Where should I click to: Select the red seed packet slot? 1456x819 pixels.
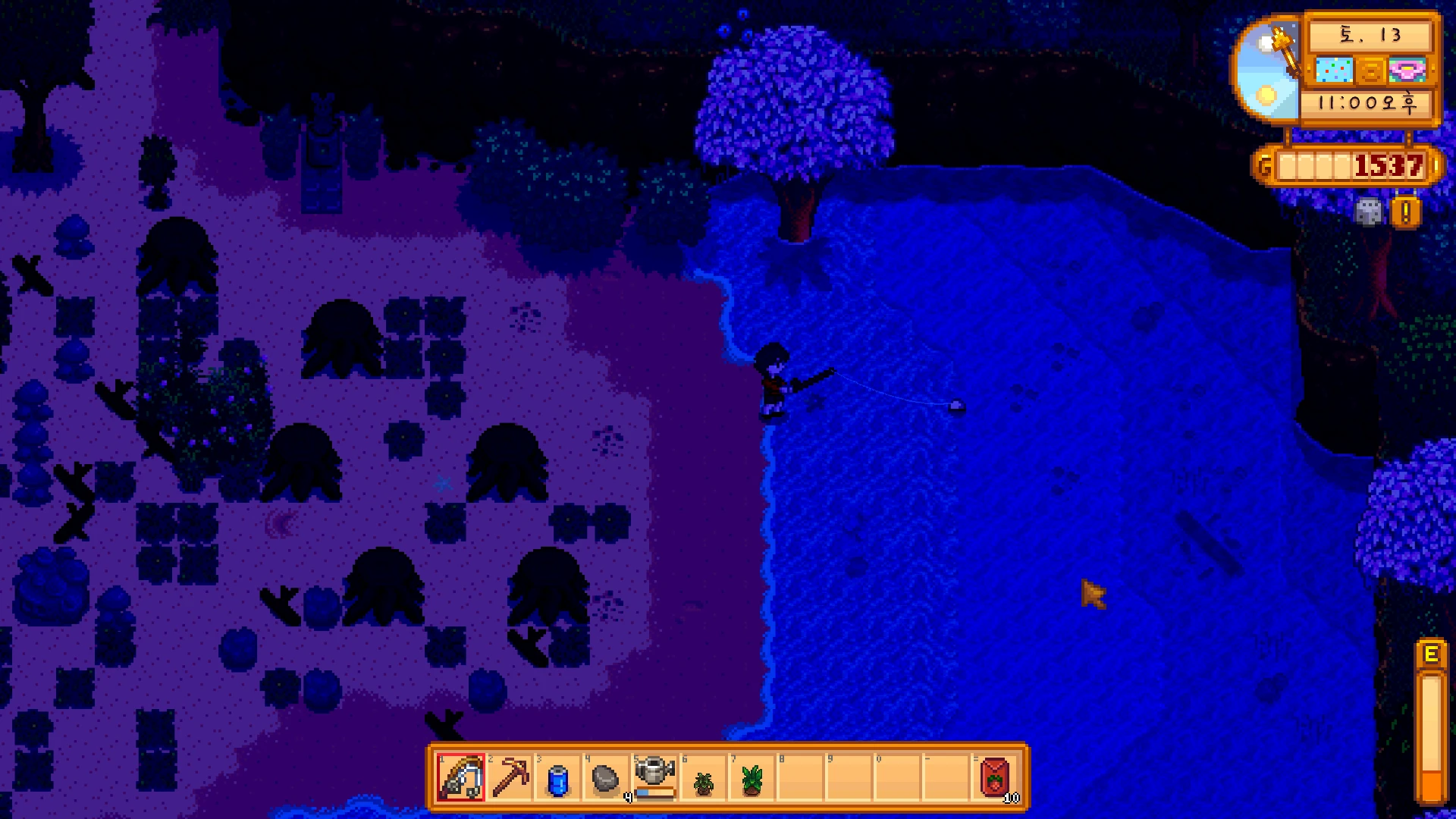(x=995, y=777)
